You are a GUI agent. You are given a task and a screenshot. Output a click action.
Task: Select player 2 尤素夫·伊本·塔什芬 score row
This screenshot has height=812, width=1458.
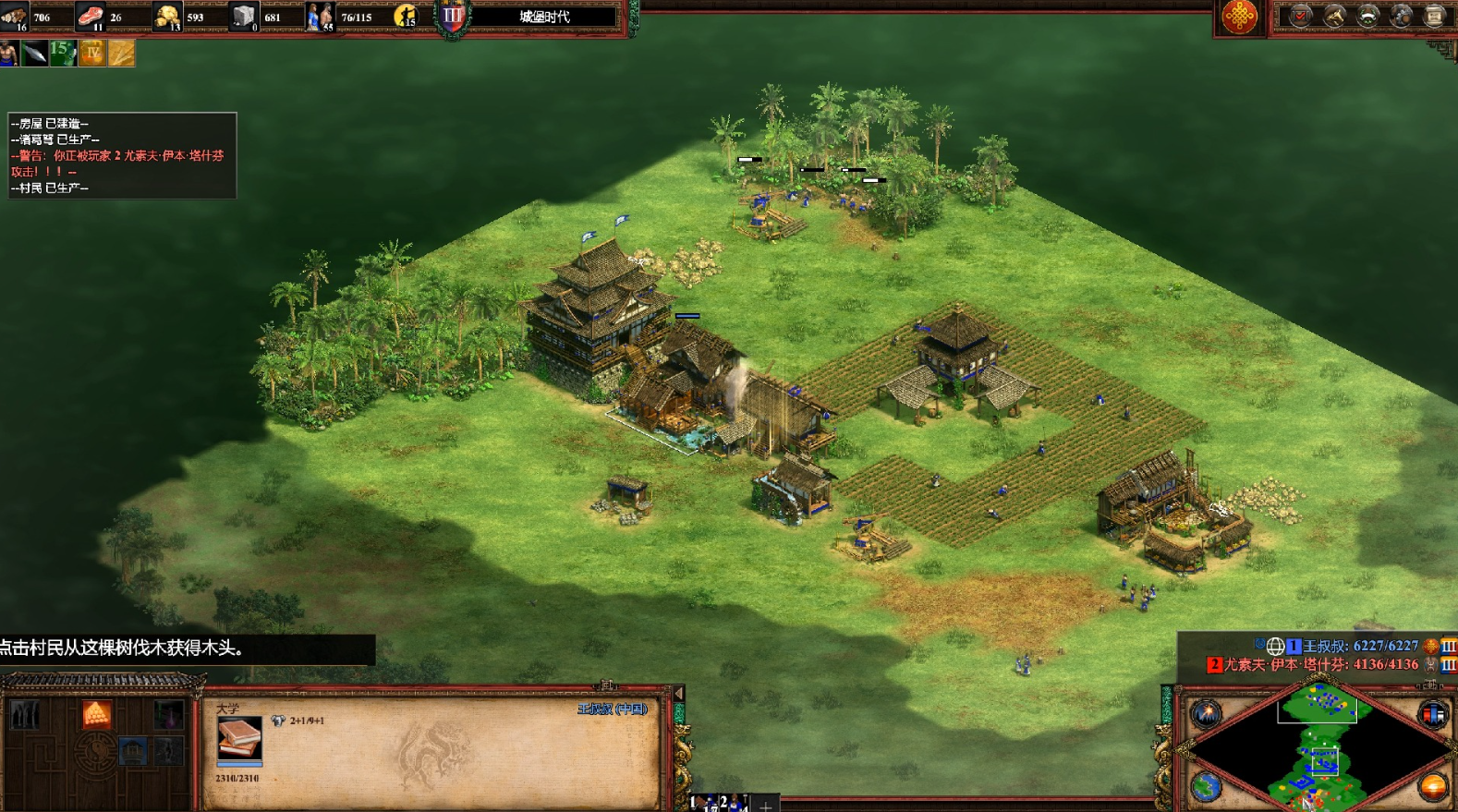coord(1319,664)
